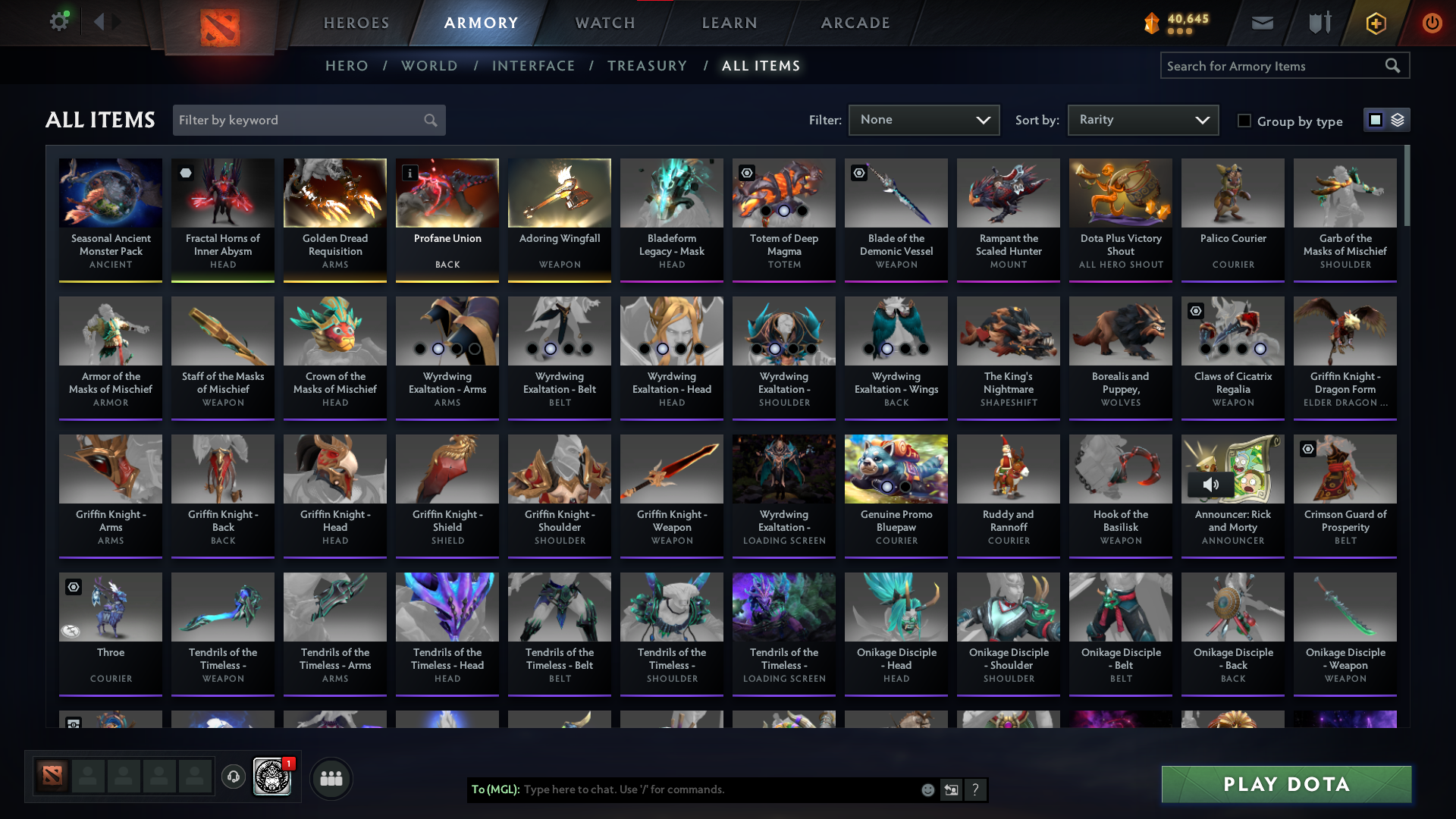Toggle the preview eye on Totem of Deep Magma
The height and width of the screenshot is (819, 1456).
746,173
